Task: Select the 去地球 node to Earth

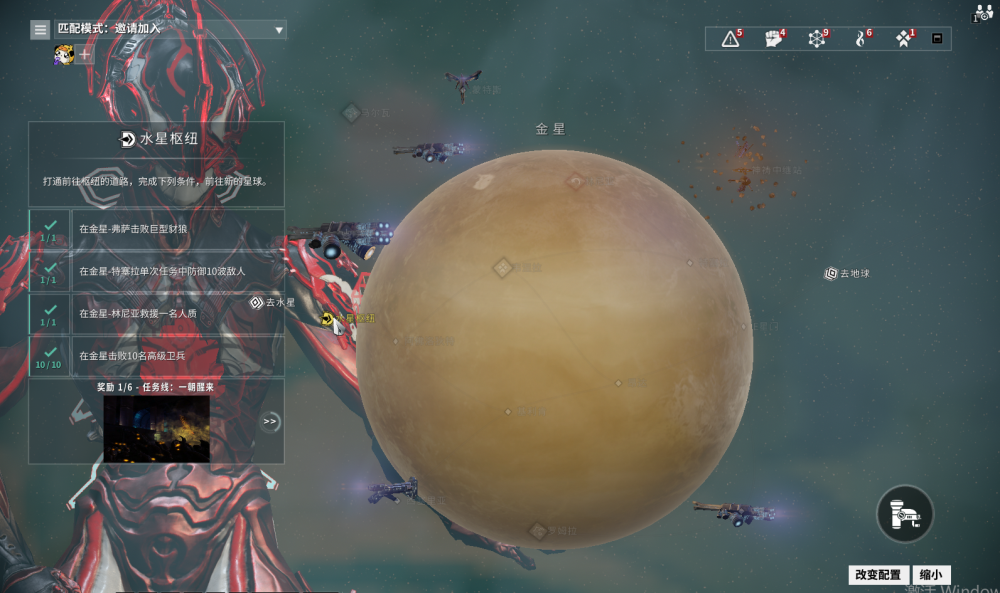Action: coord(831,273)
